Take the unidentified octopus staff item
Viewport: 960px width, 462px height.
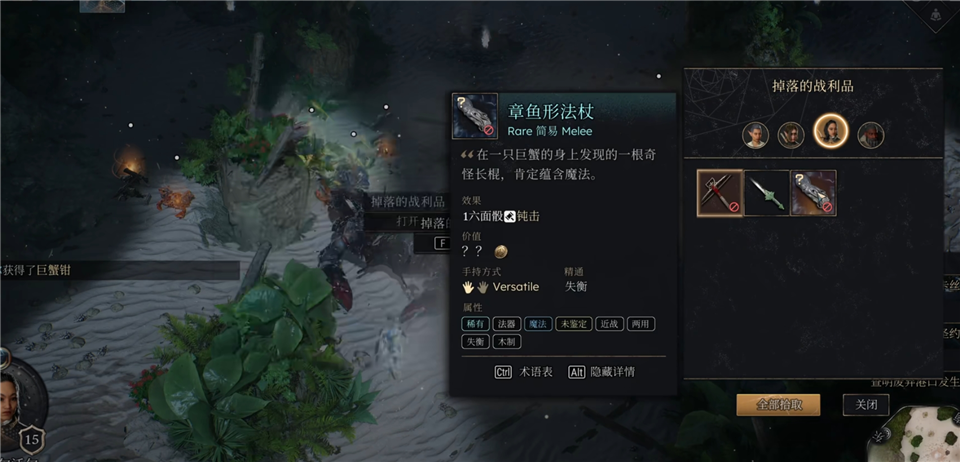tap(813, 193)
